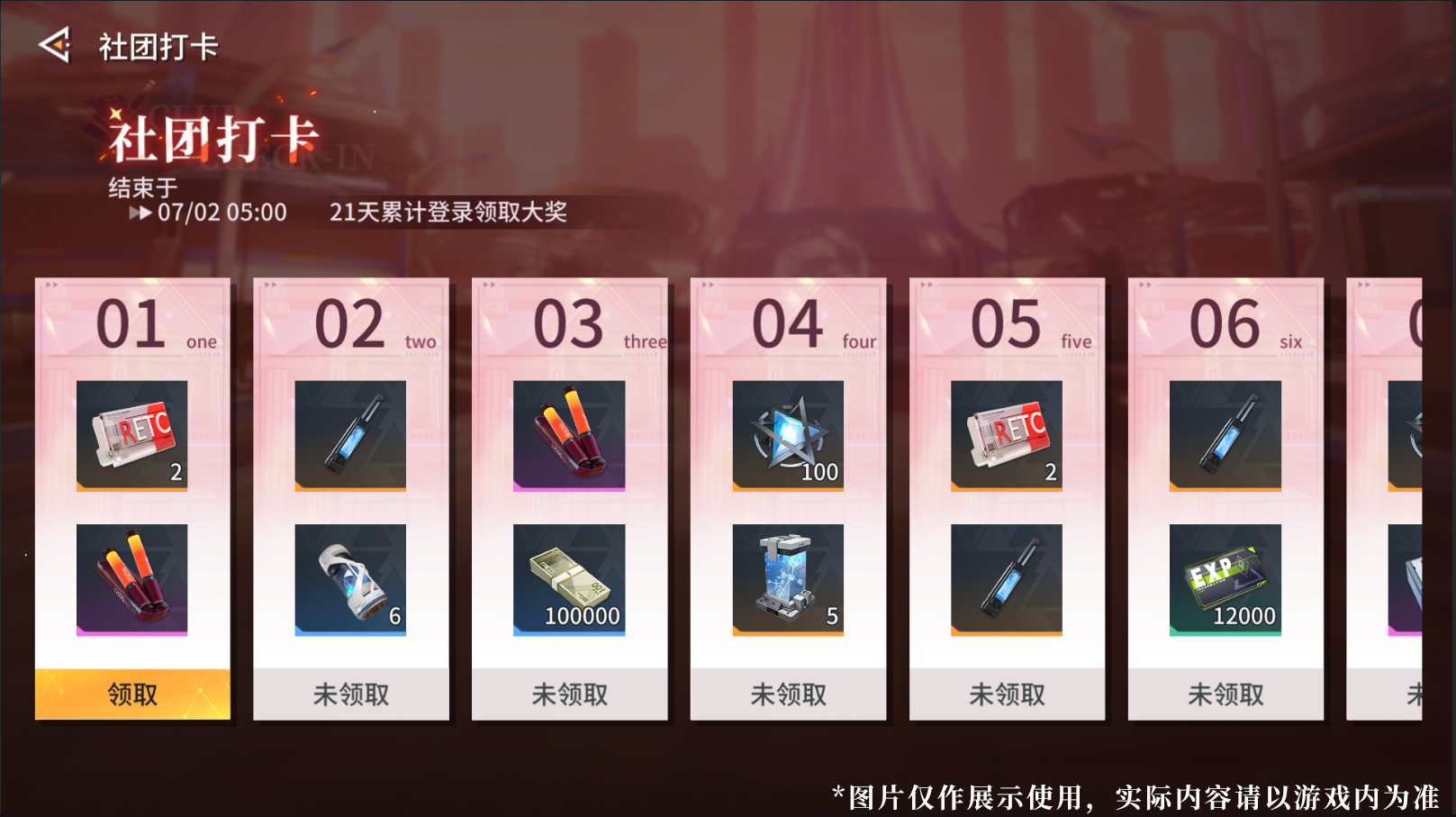Viewport: 1456px width, 817px height.
Task: Select the flare sticks reward on Day 01
Action: (x=131, y=580)
